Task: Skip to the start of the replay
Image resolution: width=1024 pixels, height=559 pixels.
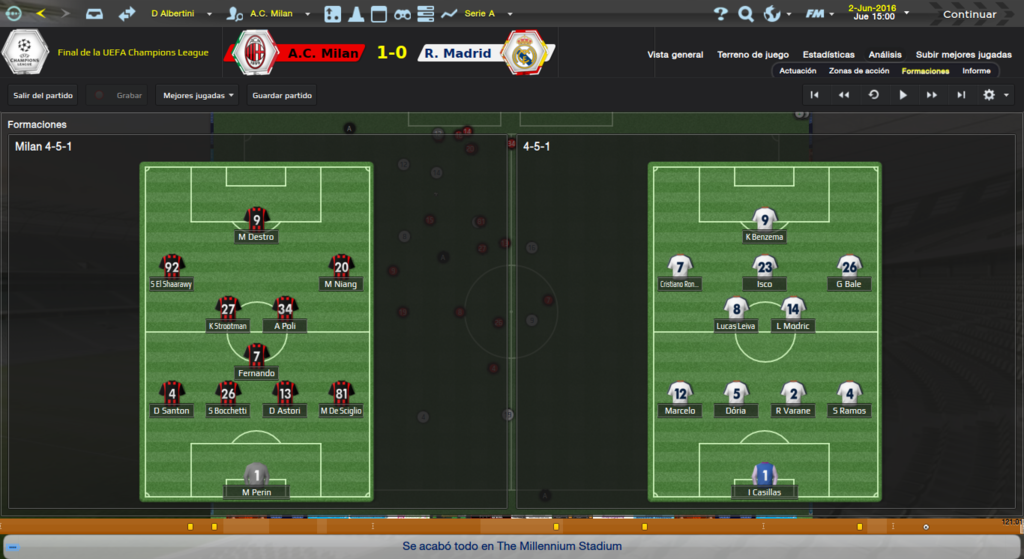Action: click(815, 95)
